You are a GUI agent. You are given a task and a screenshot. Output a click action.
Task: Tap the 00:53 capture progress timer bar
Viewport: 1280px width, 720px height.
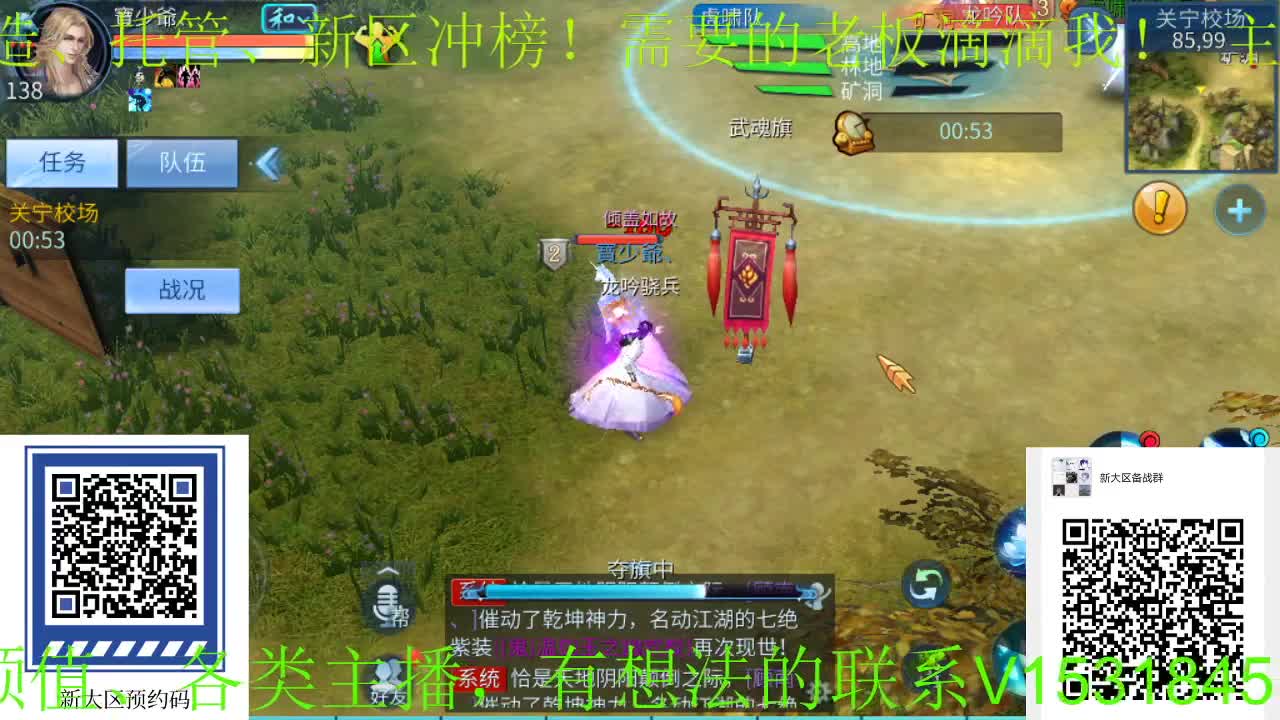pos(965,131)
